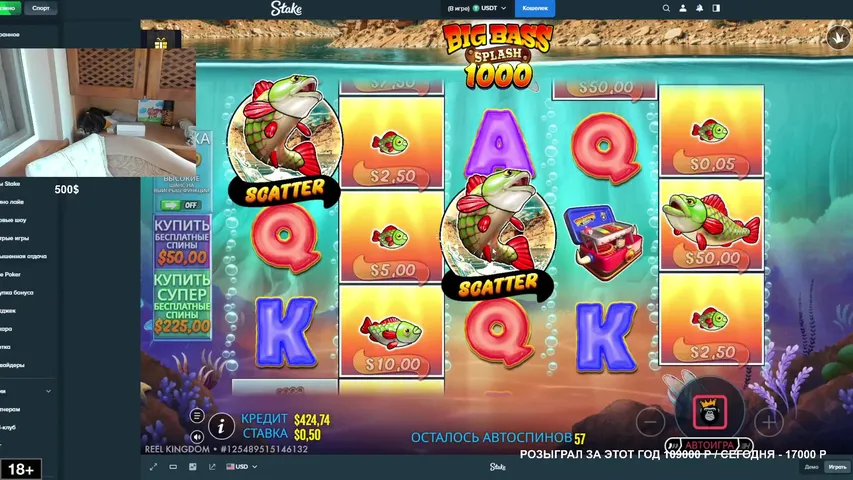Switch to Играть real play mode

pyautogui.click(x=837, y=467)
